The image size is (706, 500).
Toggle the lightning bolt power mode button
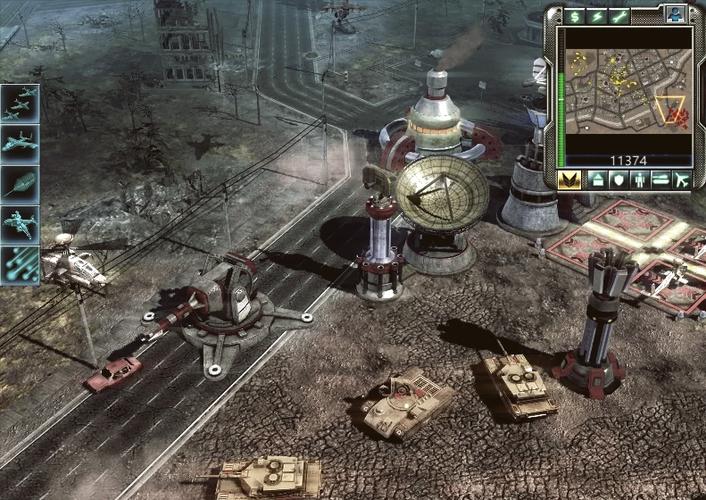[x=598, y=16]
